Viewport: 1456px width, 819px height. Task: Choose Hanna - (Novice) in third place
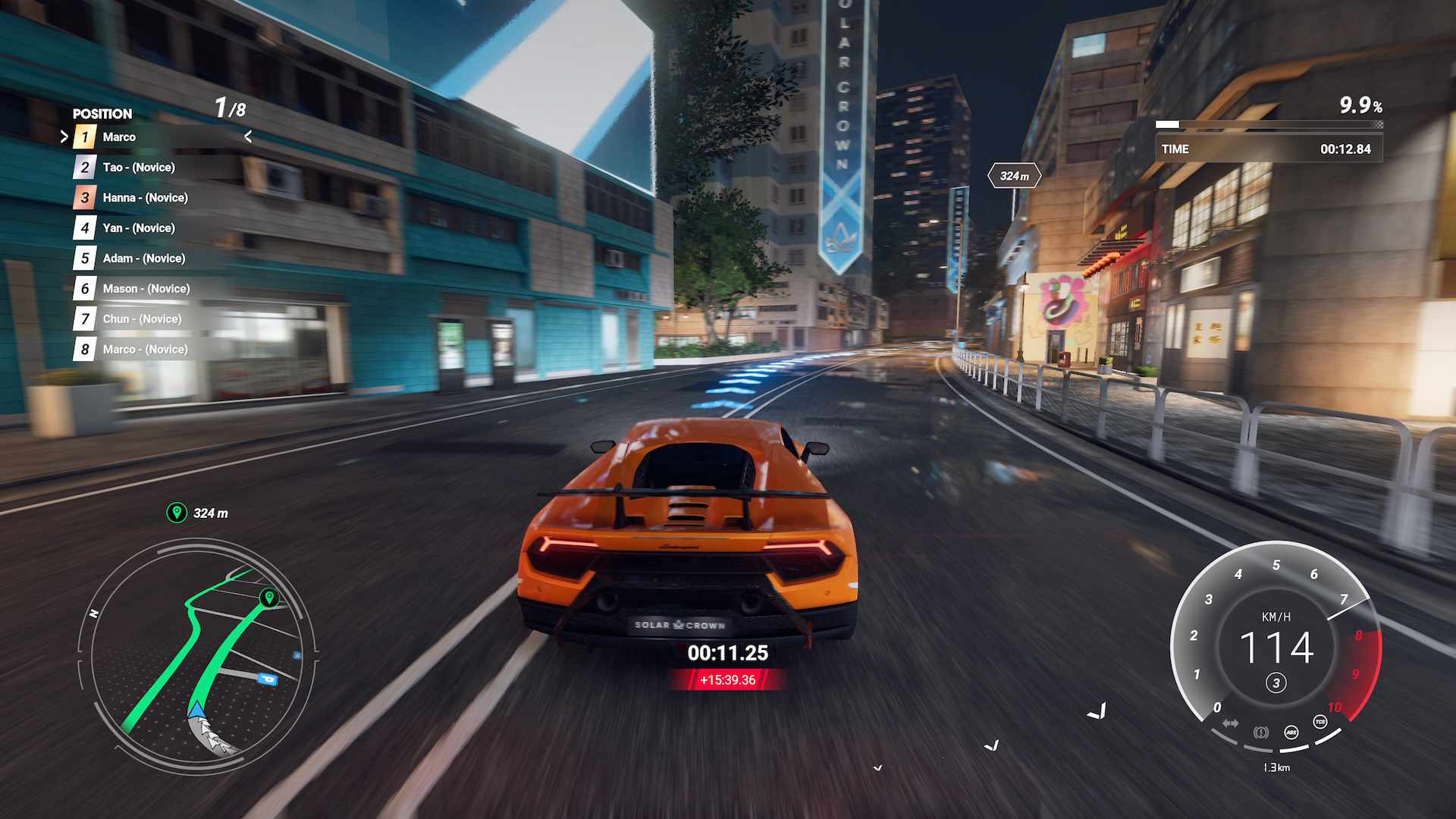tap(145, 198)
